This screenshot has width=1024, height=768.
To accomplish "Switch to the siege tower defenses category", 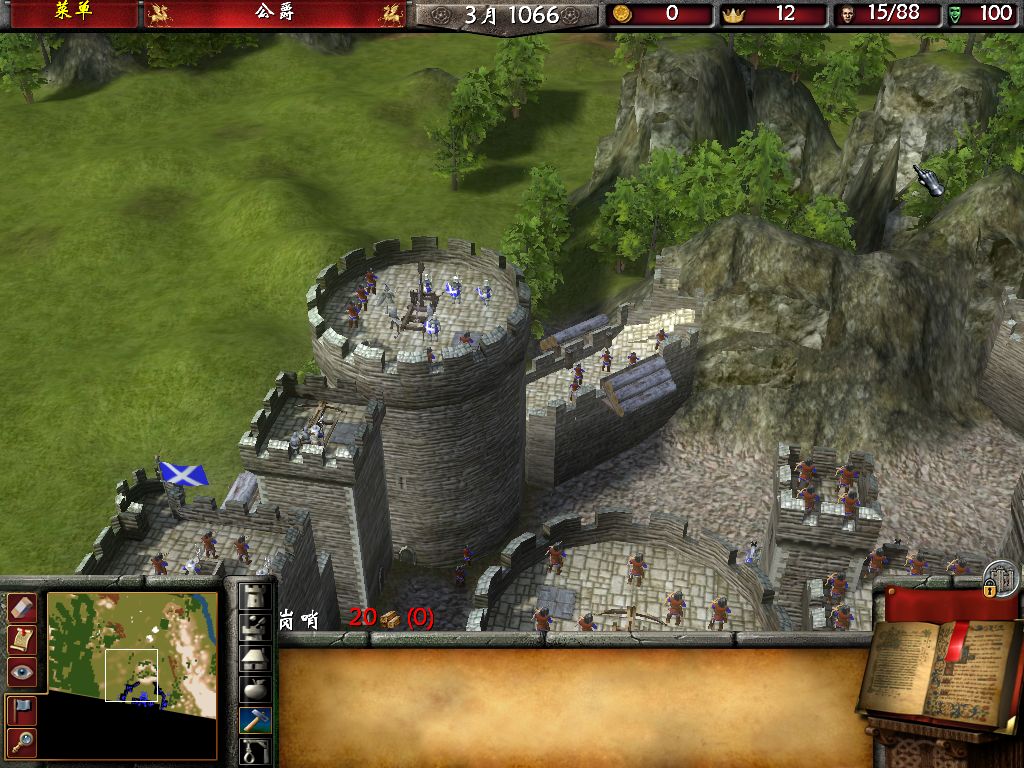I will [x=256, y=626].
